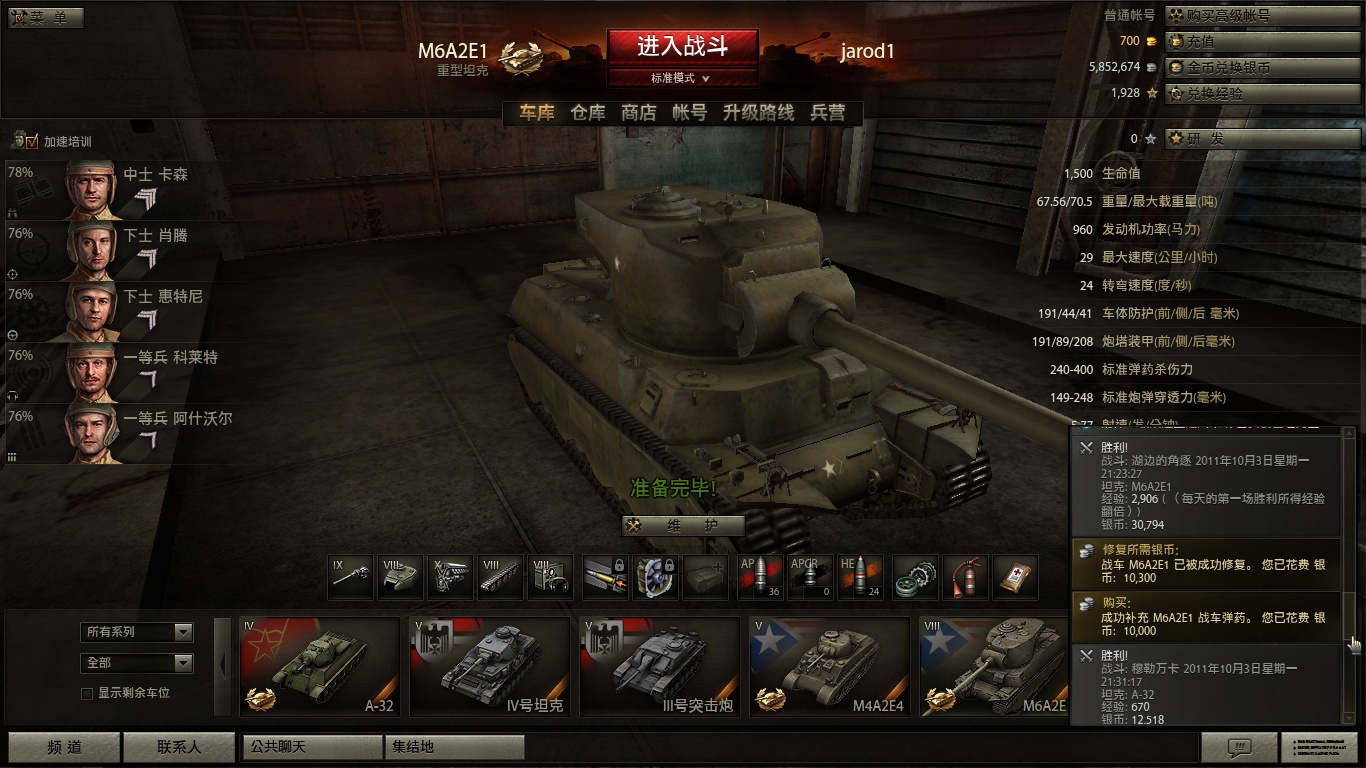Image resolution: width=1366 pixels, height=768 pixels.
Task: Click the red 进入战斗 battle button
Action: [x=682, y=46]
